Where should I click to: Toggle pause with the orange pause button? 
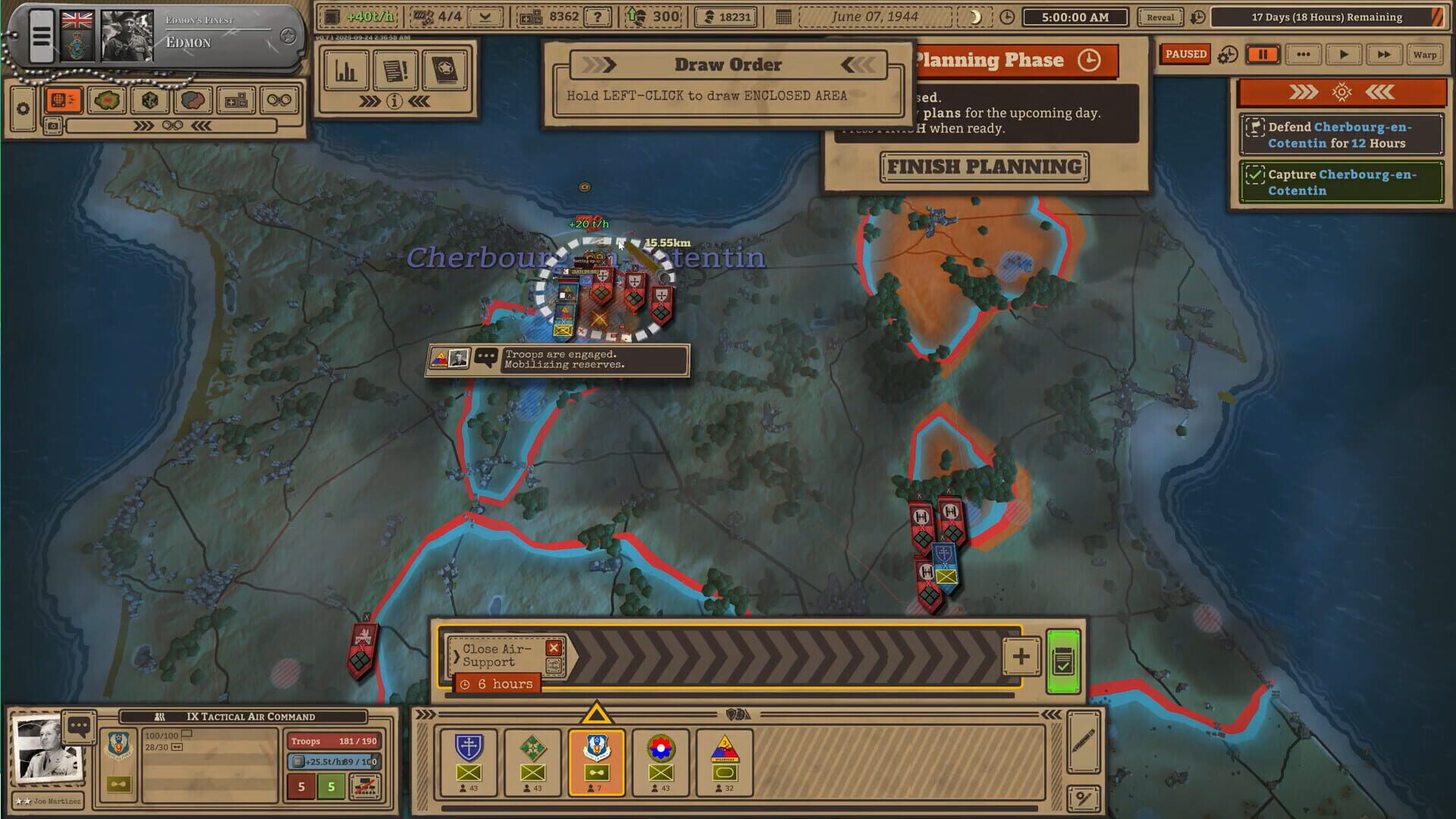pos(1262,55)
